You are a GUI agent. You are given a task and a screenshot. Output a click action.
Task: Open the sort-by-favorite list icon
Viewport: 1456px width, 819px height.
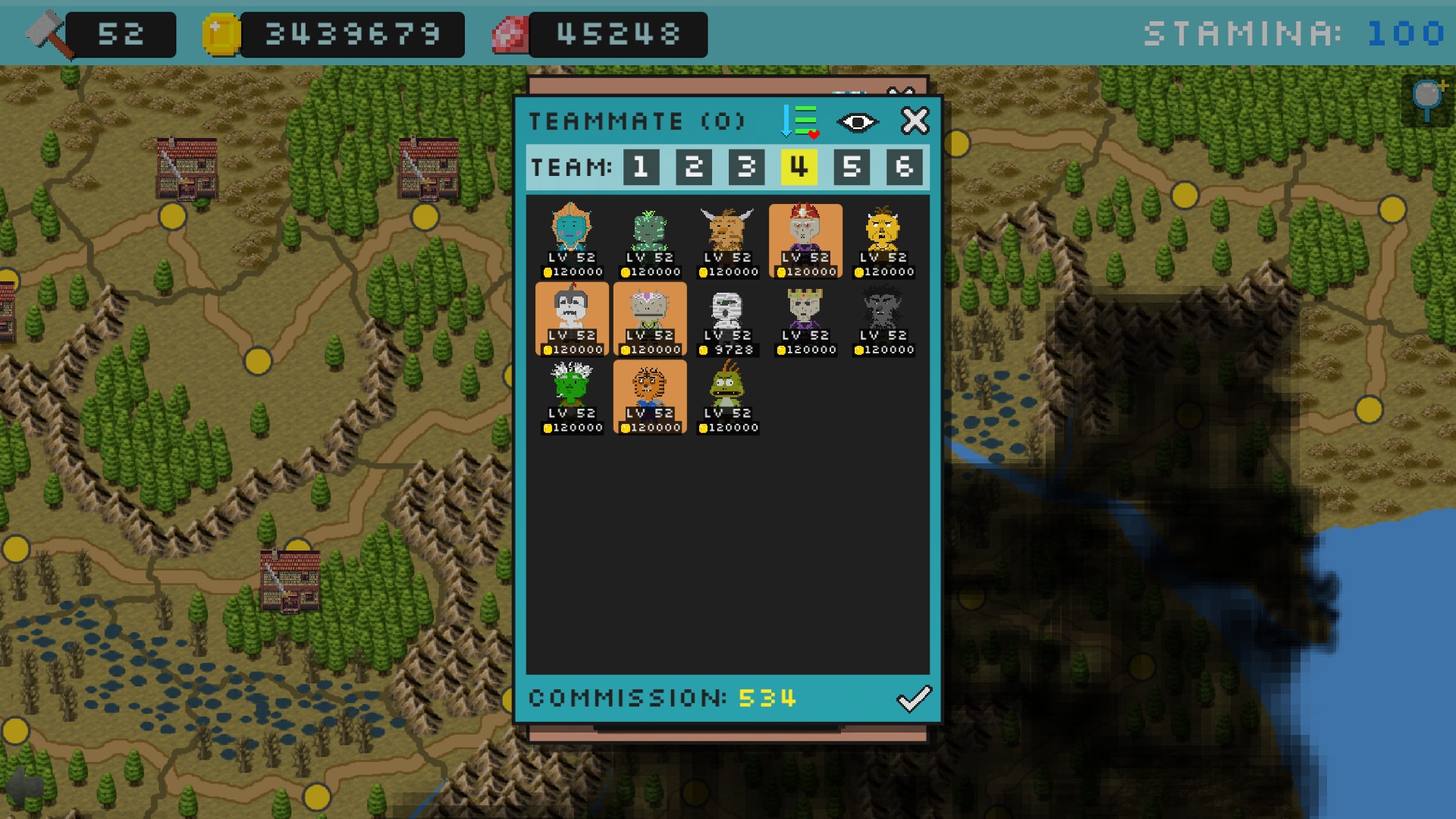pyautogui.click(x=802, y=121)
